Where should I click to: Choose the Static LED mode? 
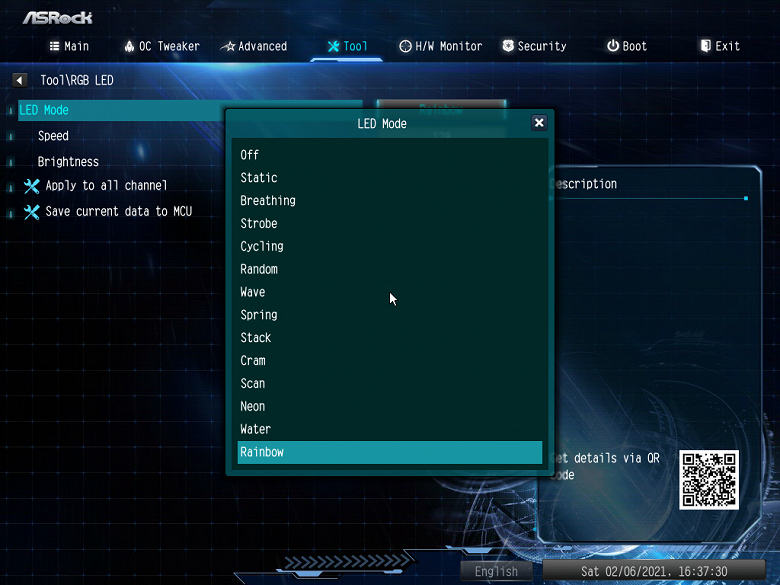pyautogui.click(x=259, y=178)
